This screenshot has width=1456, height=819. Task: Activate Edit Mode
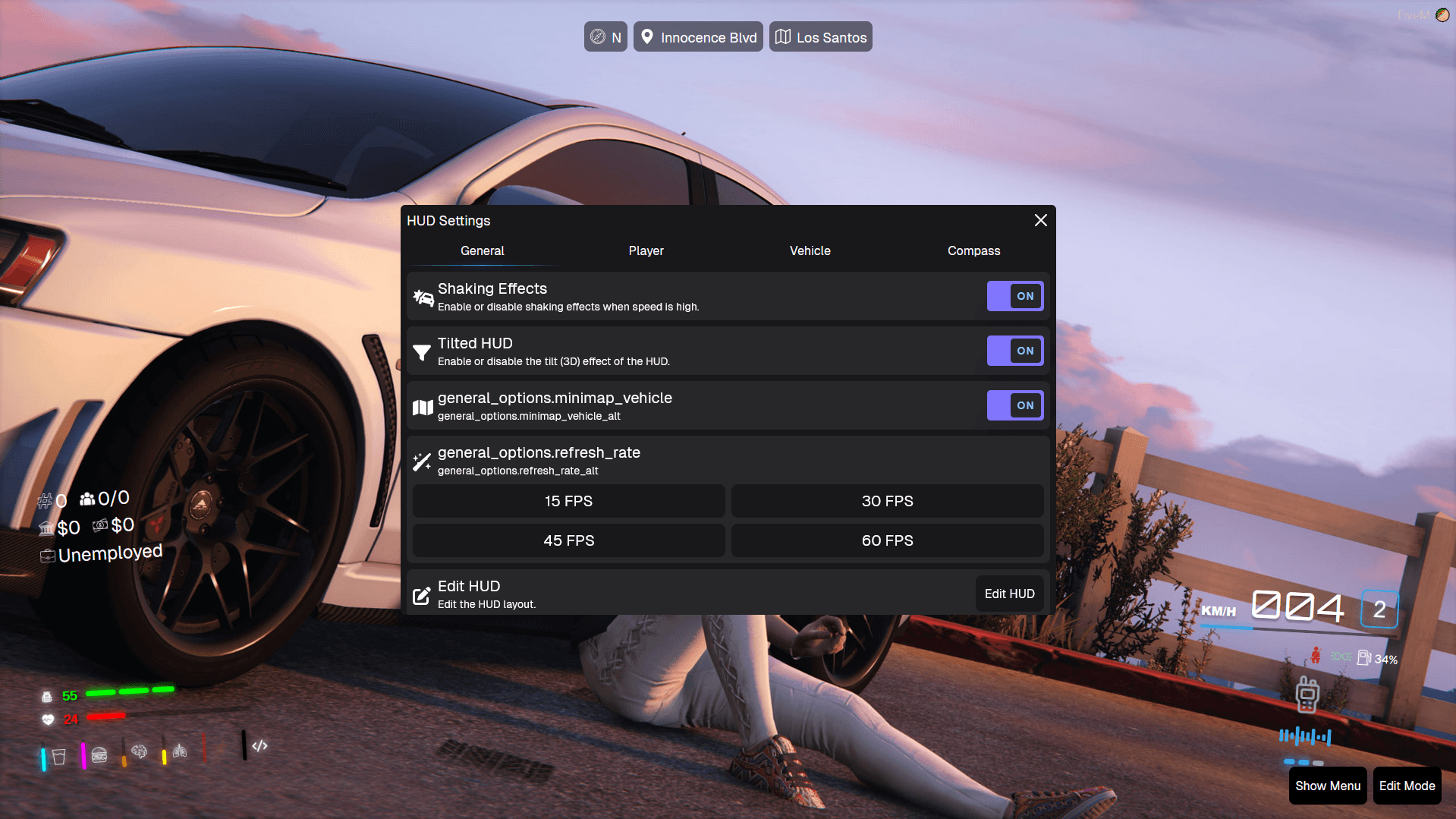click(1407, 786)
